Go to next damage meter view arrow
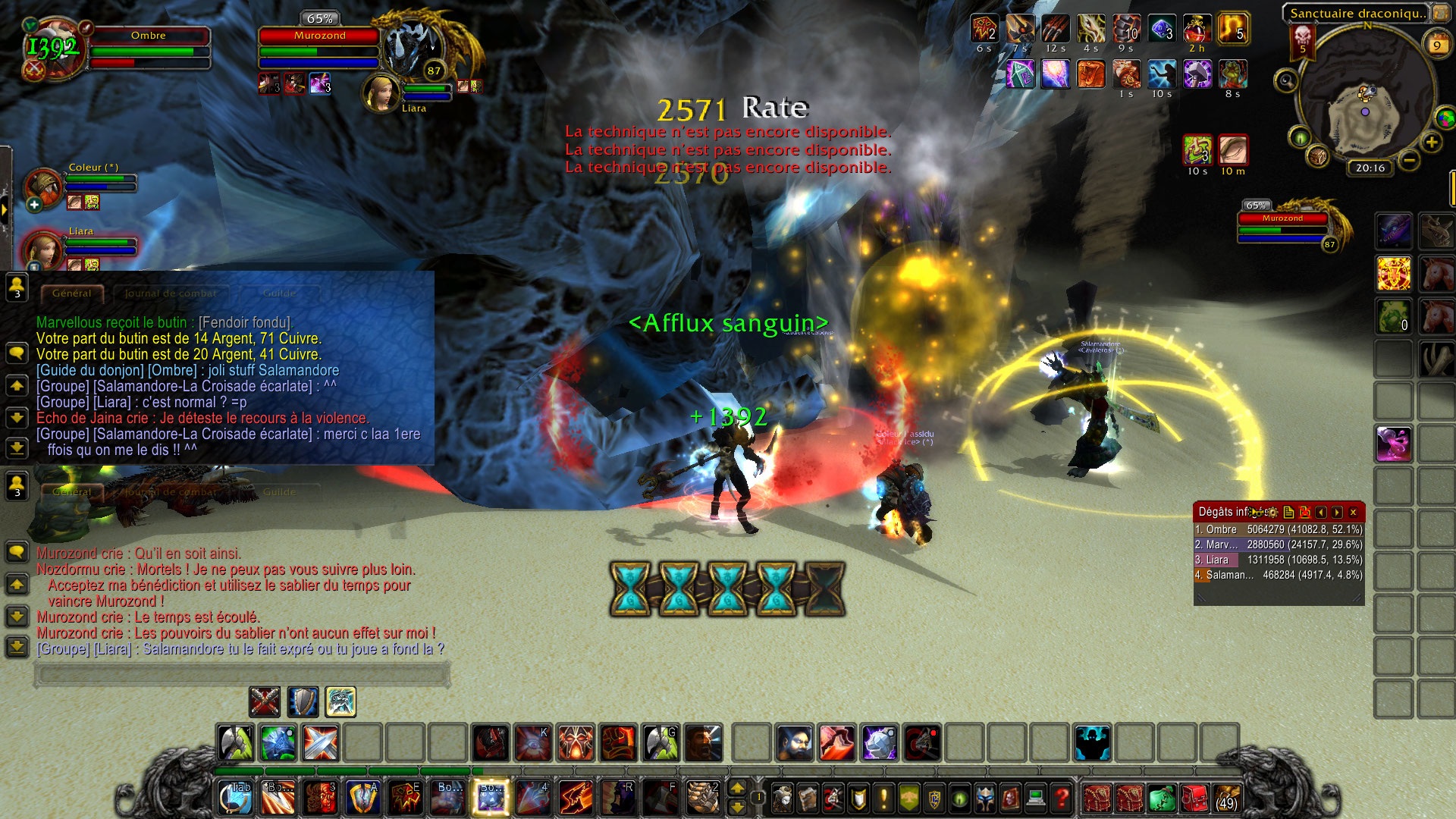The height and width of the screenshot is (819, 1456). 1337,513
